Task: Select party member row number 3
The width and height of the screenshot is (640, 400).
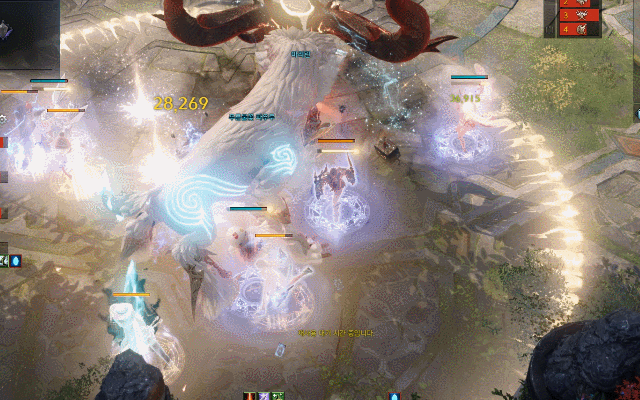Action: 577,16
